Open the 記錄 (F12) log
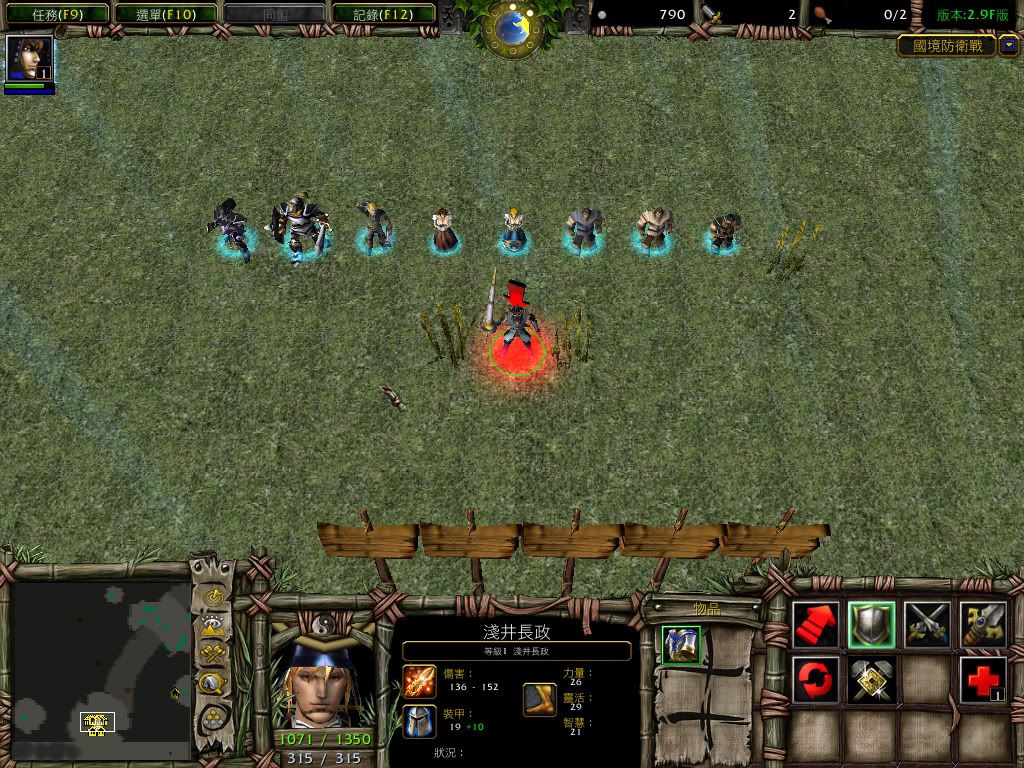1024x768 pixels. pyautogui.click(x=383, y=14)
